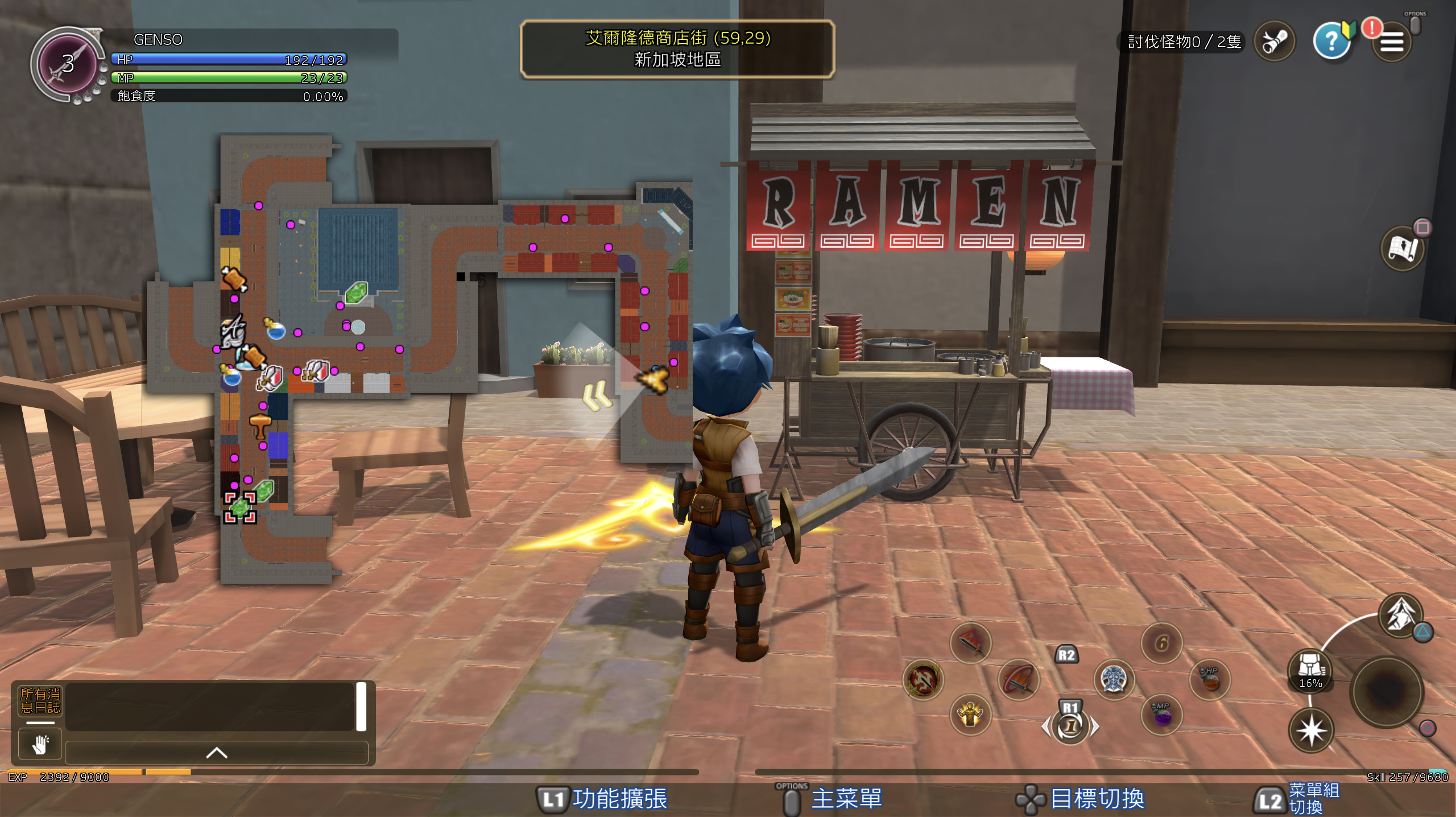This screenshot has width=1456, height=817.
Task: Activate the spinning sword slash skill
Action: click(1019, 679)
